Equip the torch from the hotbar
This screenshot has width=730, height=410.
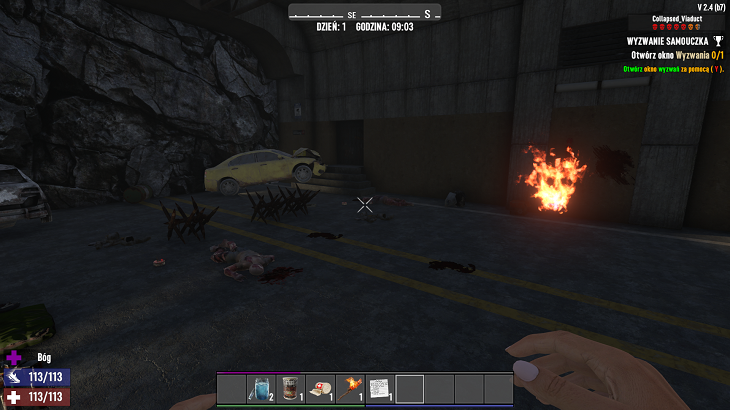tap(351, 388)
